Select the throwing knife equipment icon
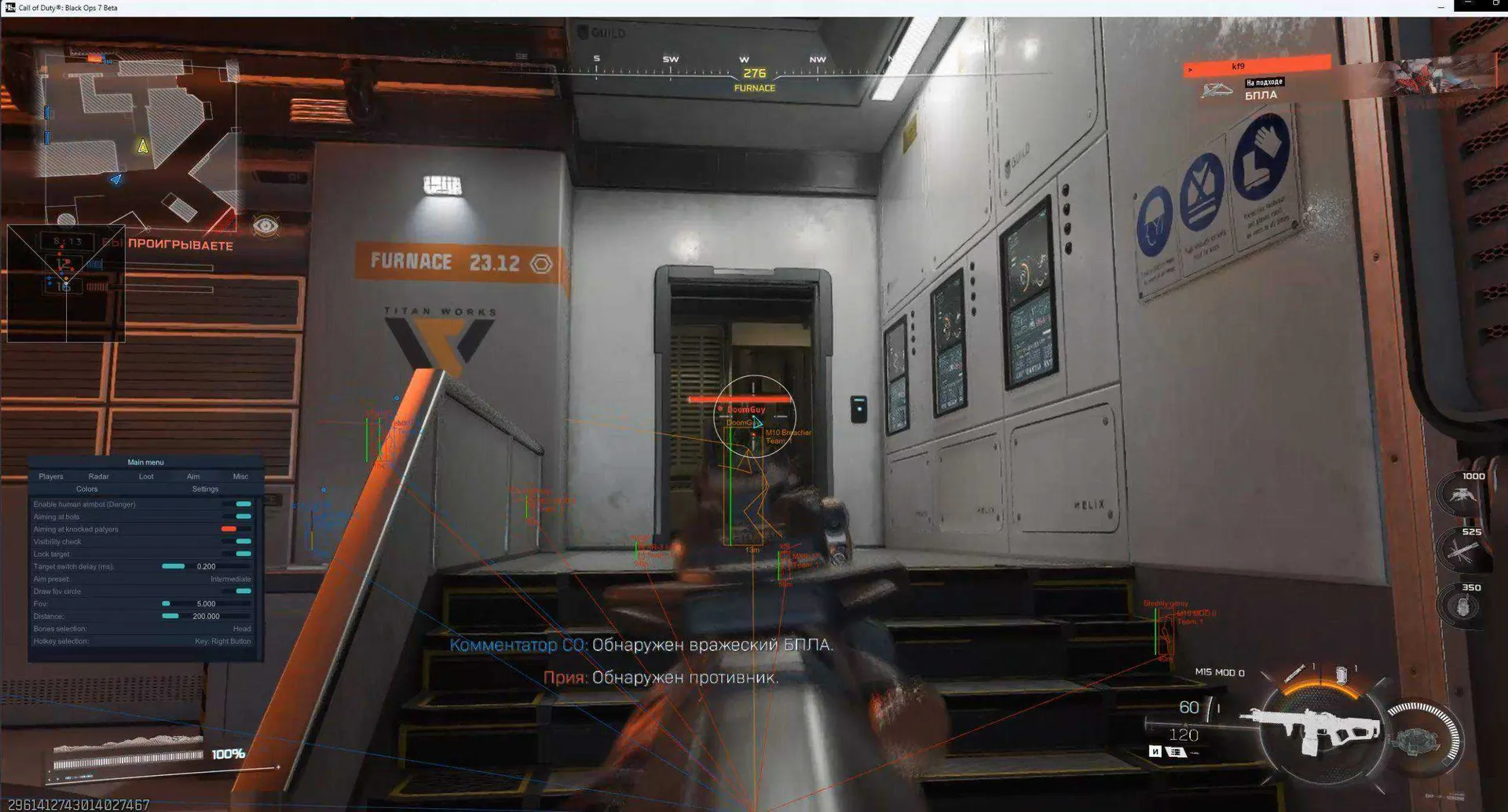The image size is (1508, 812). [1295, 673]
